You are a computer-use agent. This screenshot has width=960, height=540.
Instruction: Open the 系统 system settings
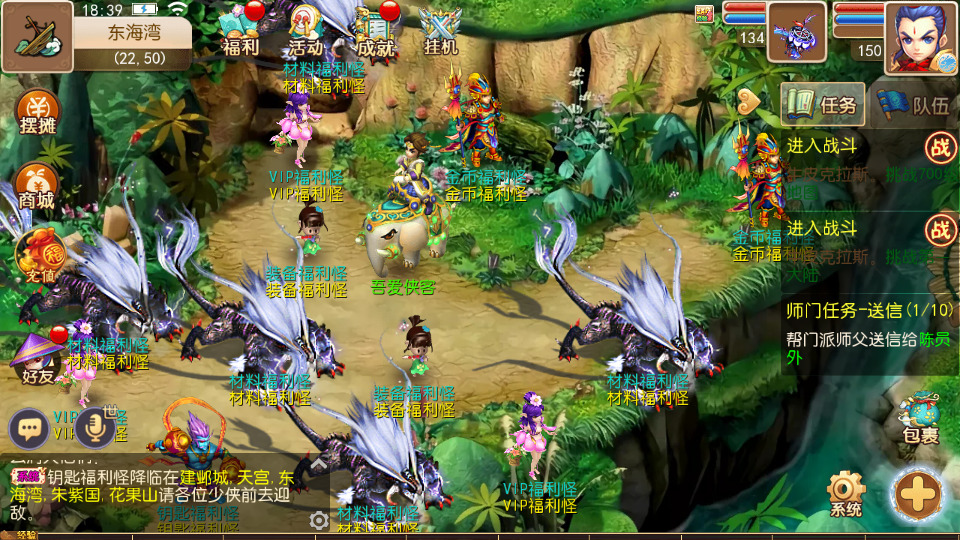[x=845, y=493]
